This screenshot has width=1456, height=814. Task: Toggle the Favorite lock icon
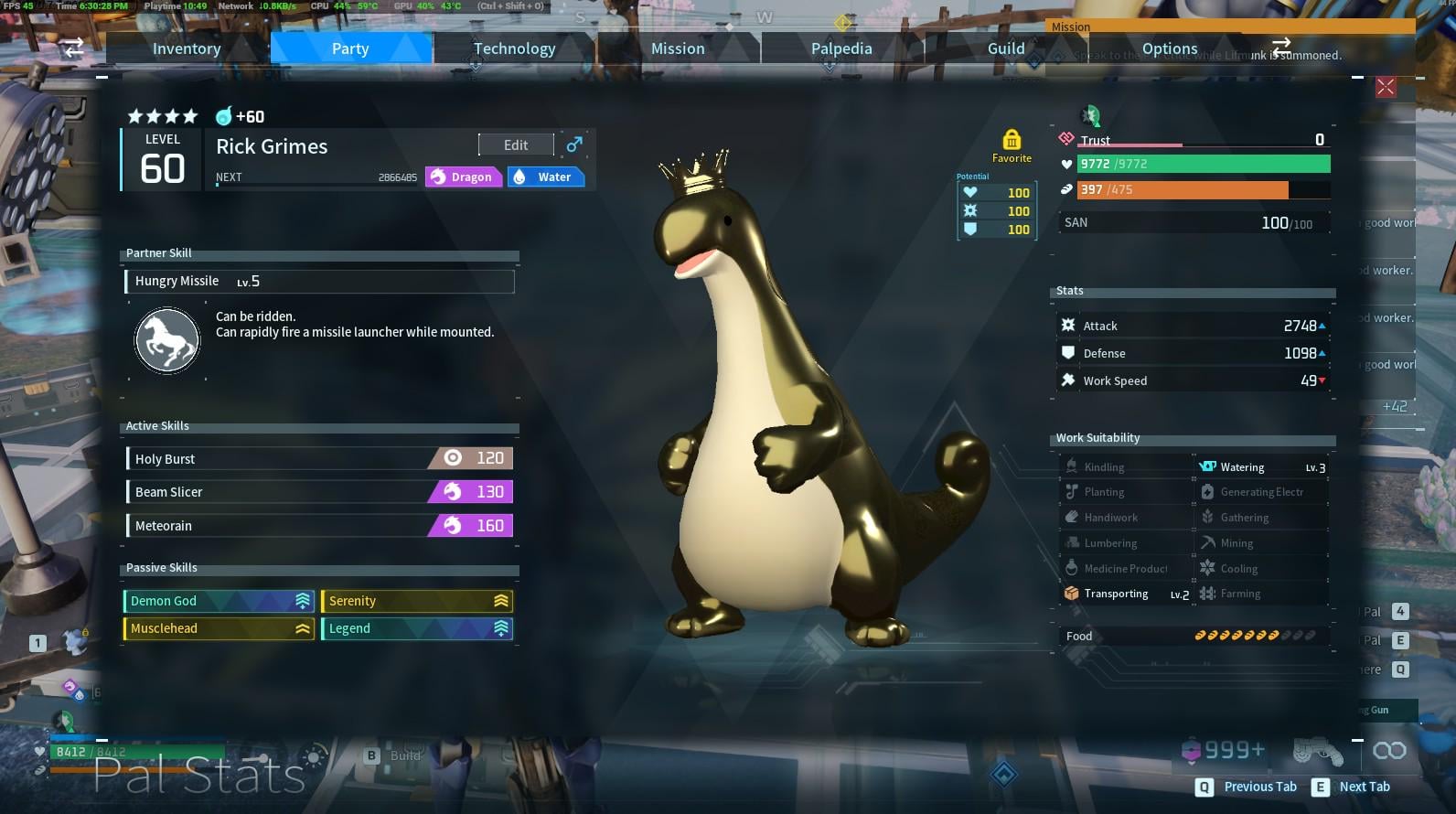coord(1012,140)
